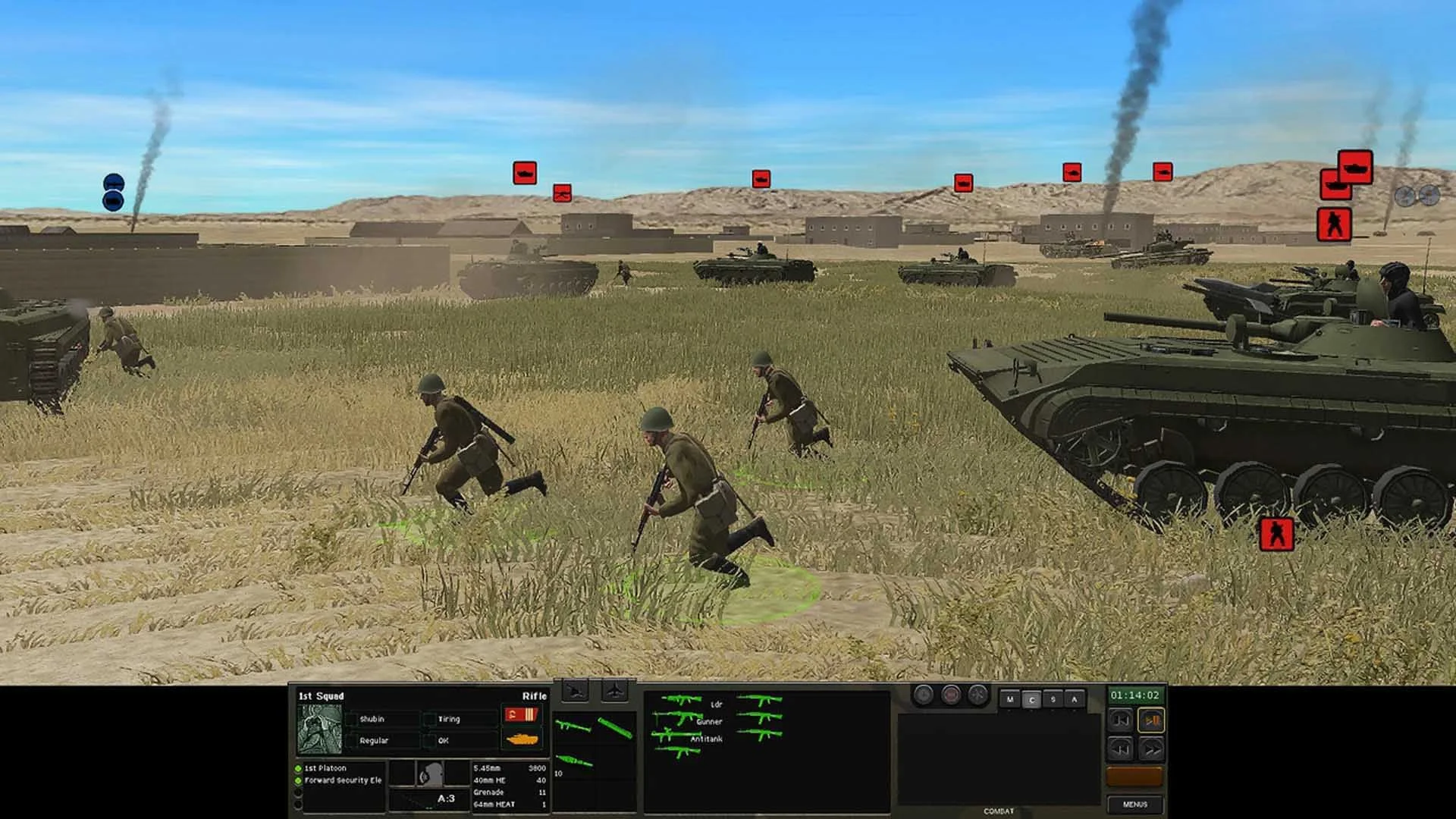Select the red infantry marker below the BMP
The height and width of the screenshot is (819, 1456).
pyautogui.click(x=1276, y=534)
